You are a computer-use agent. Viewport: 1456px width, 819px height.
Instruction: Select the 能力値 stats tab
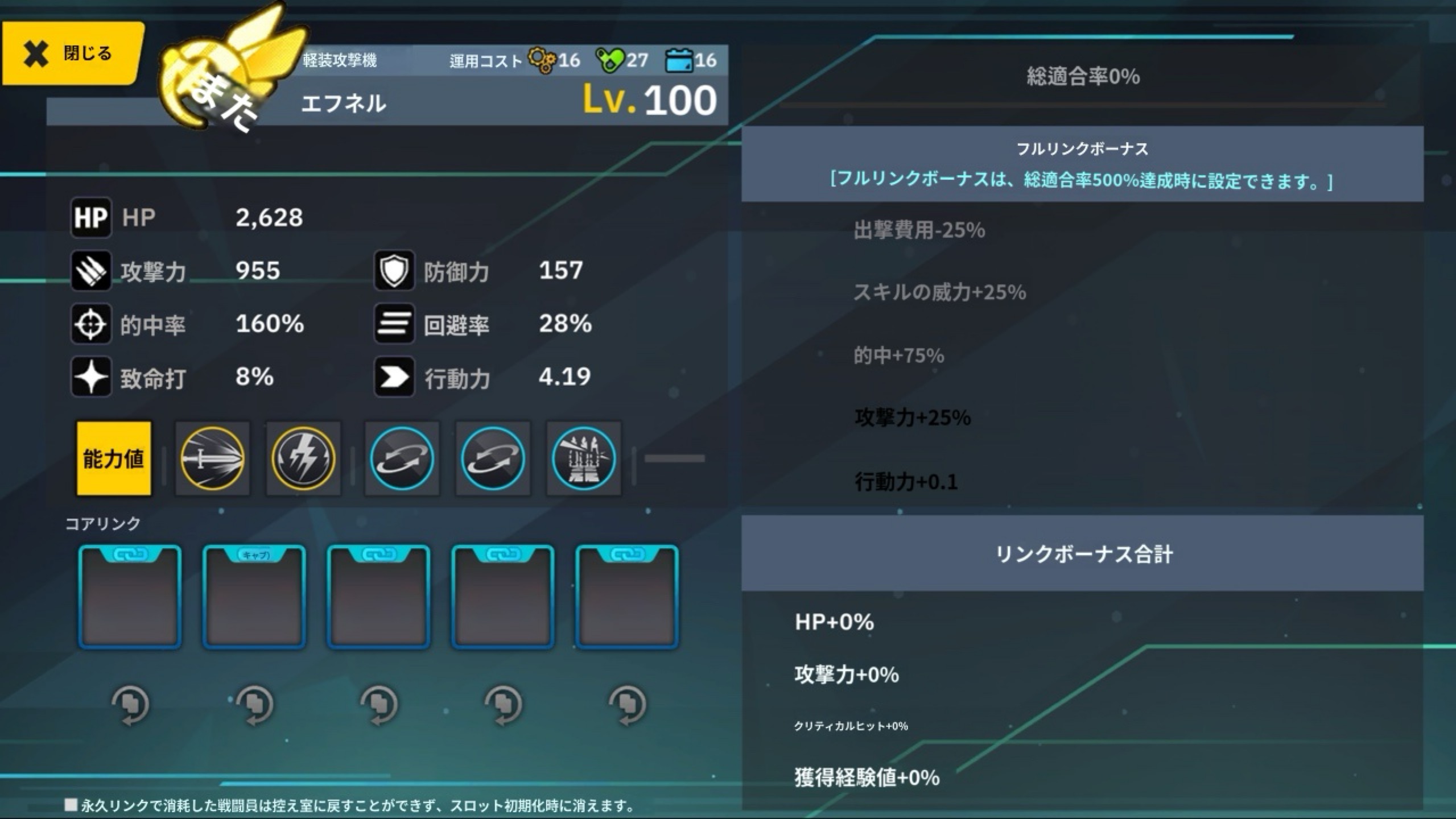(114, 458)
